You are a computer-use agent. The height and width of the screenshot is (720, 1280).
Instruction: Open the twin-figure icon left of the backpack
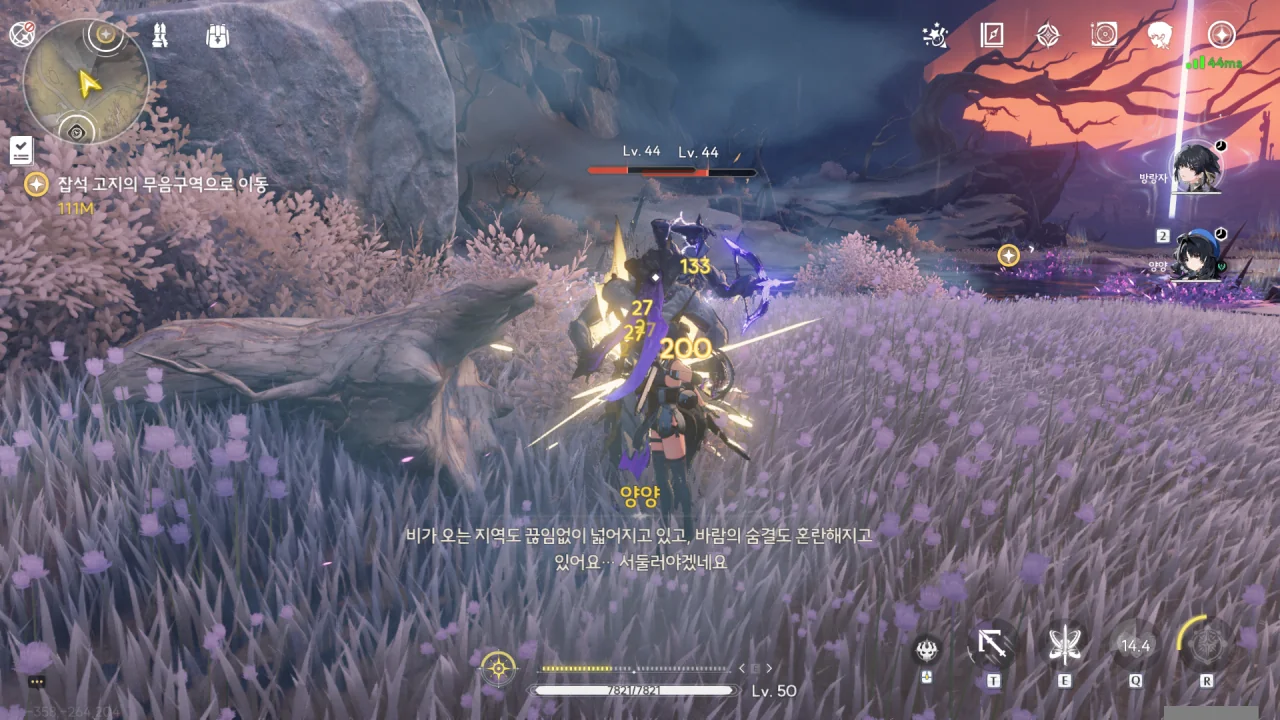pyautogui.click(x=159, y=37)
